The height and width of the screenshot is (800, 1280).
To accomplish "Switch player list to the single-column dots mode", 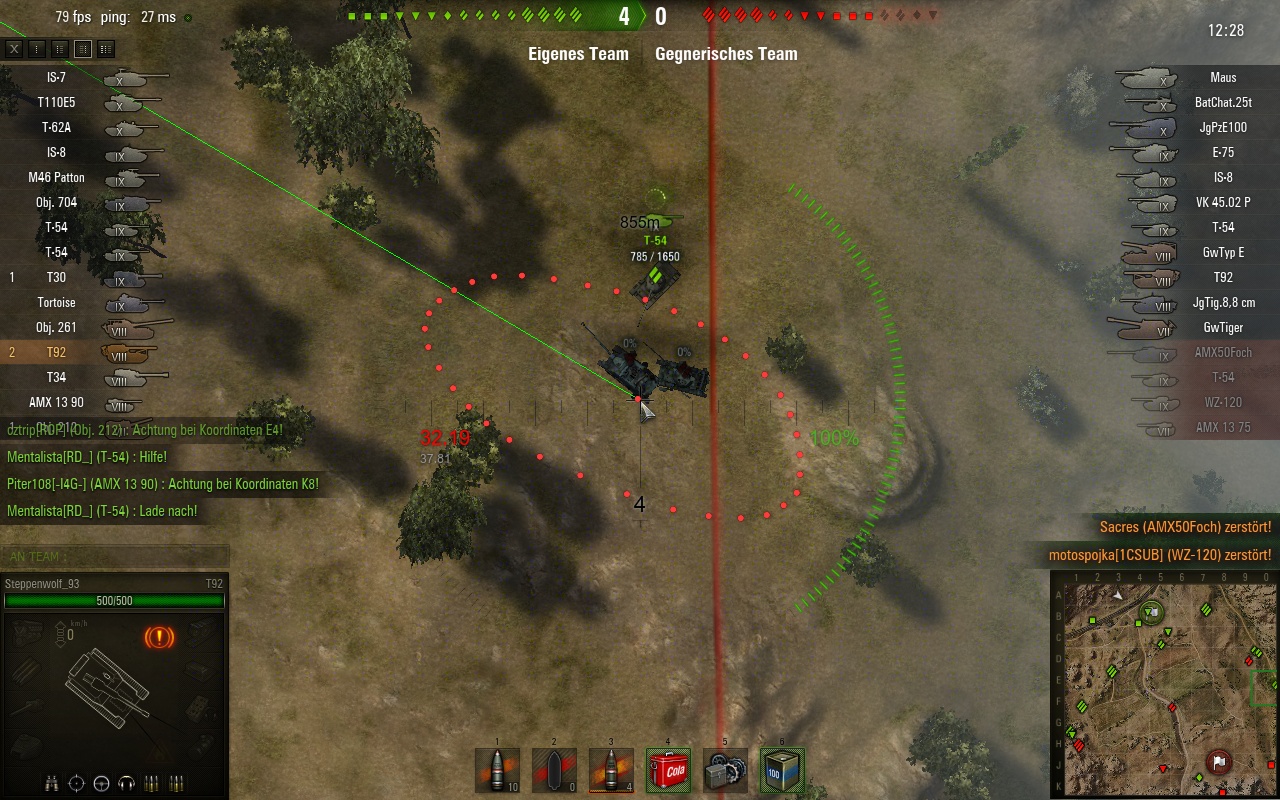I will (37, 49).
